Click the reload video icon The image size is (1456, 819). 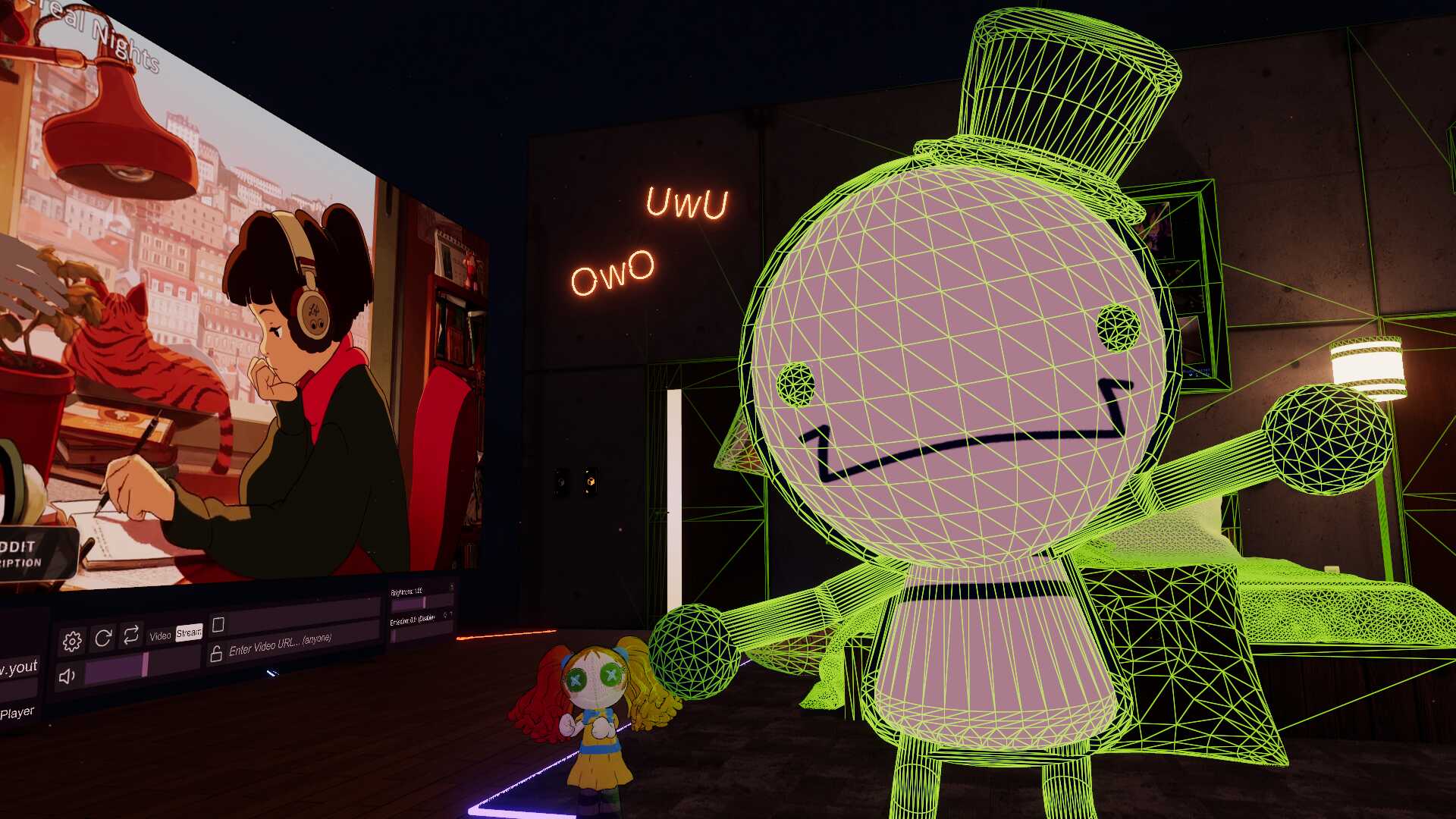pos(102,639)
